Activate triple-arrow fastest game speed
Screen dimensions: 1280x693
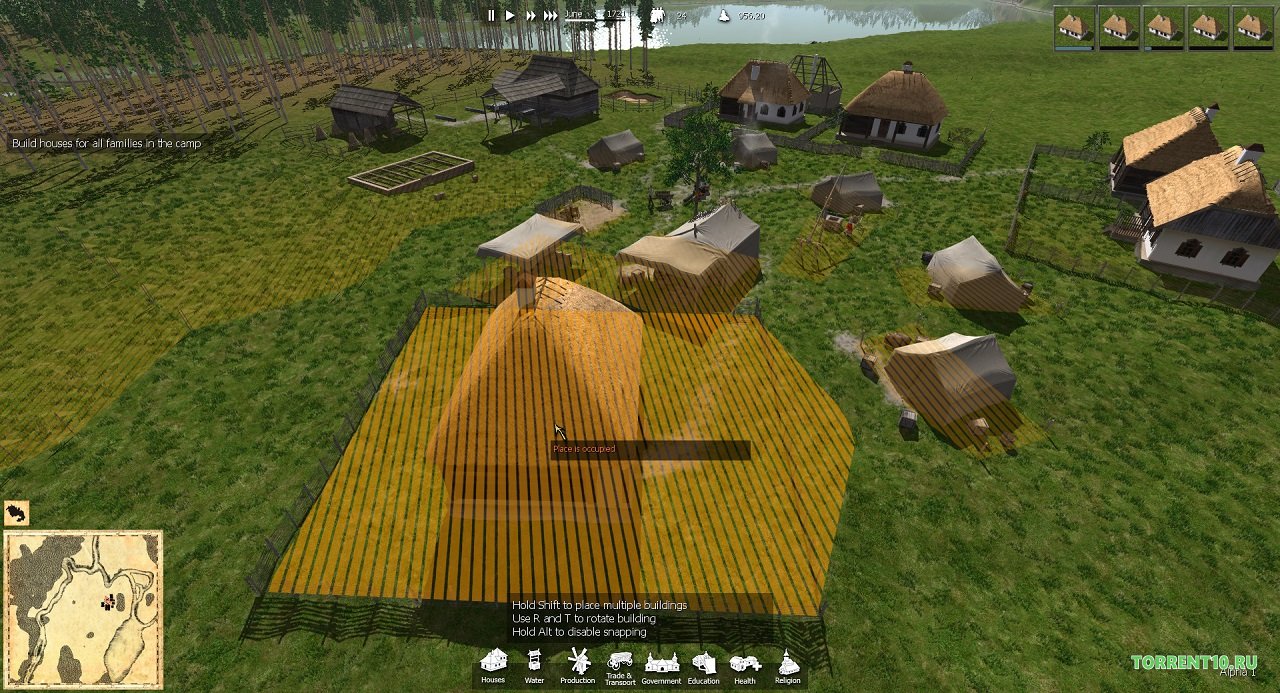[x=551, y=15]
